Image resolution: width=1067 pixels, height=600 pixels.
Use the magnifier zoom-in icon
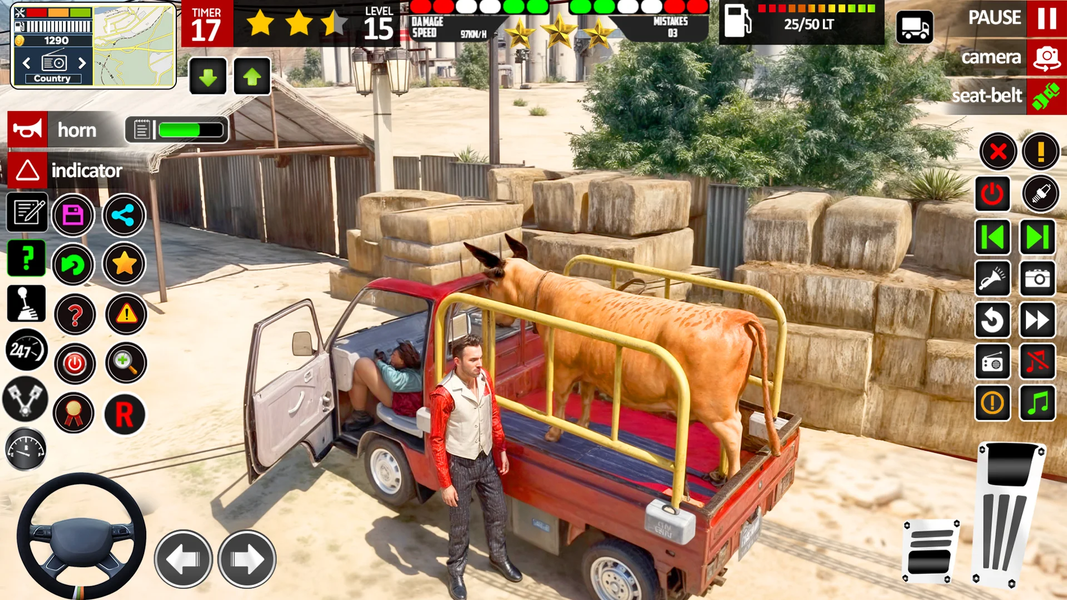126,363
